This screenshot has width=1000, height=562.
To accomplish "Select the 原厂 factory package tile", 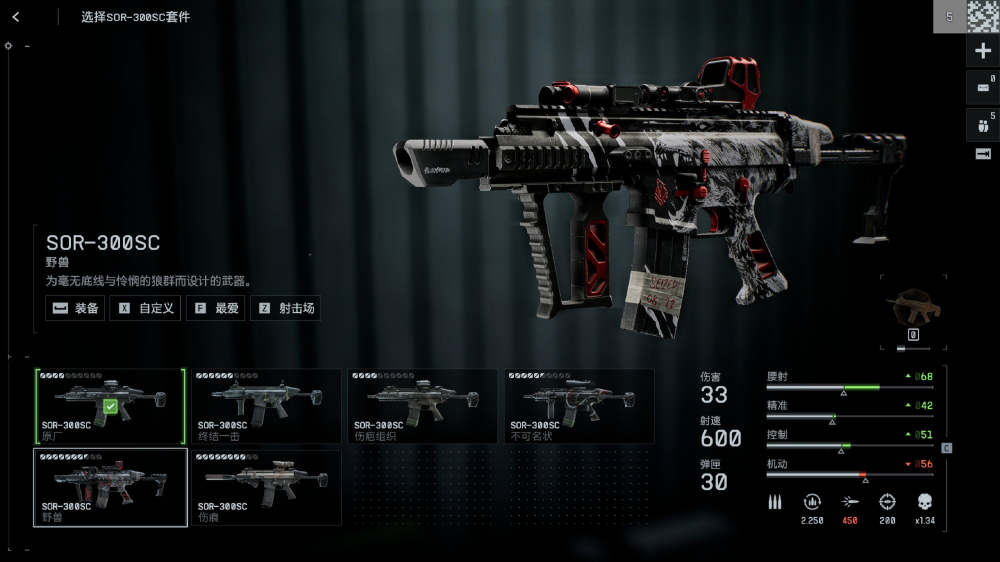I will tap(110, 406).
